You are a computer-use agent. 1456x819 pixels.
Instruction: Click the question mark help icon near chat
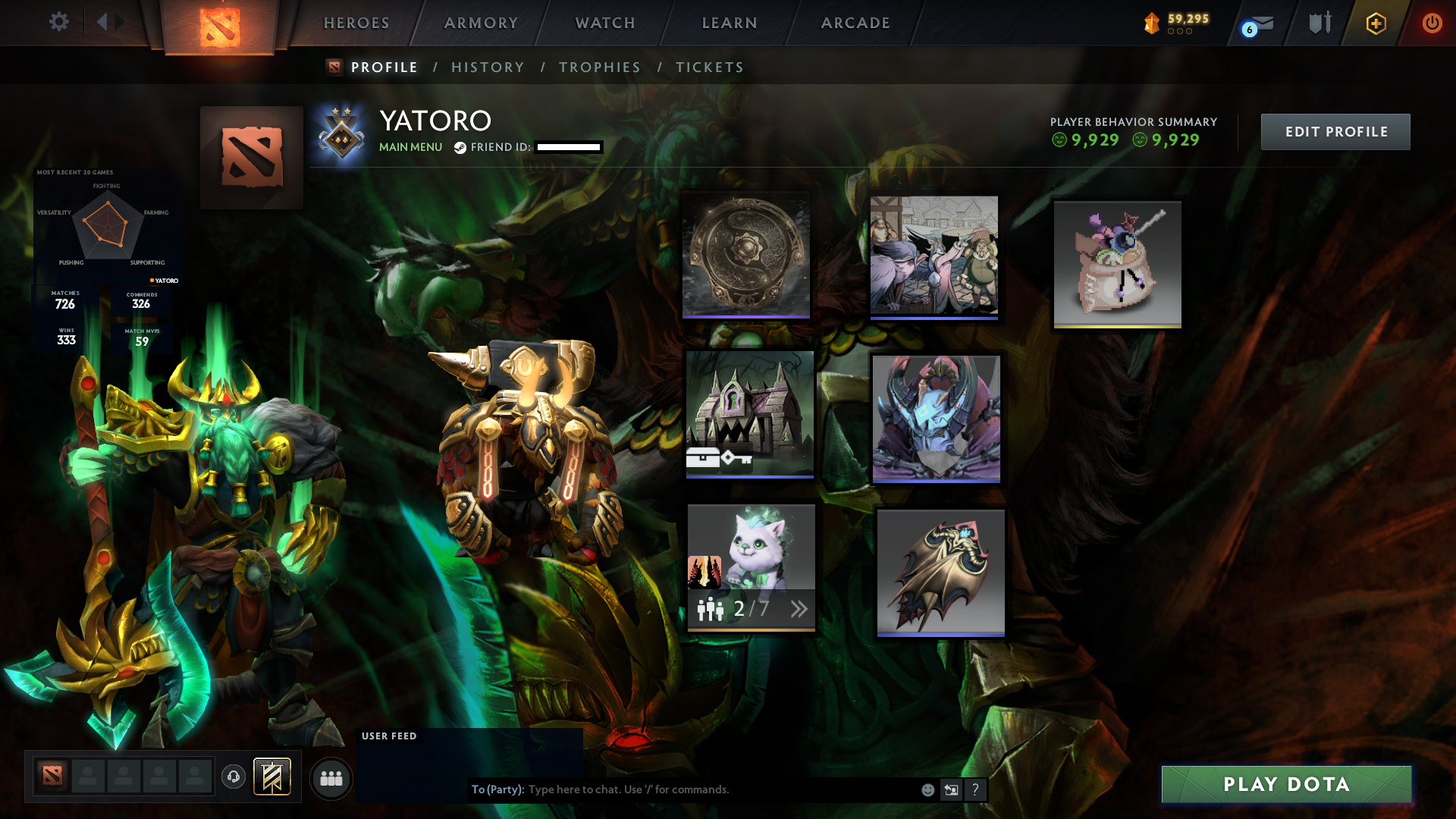[x=976, y=789]
